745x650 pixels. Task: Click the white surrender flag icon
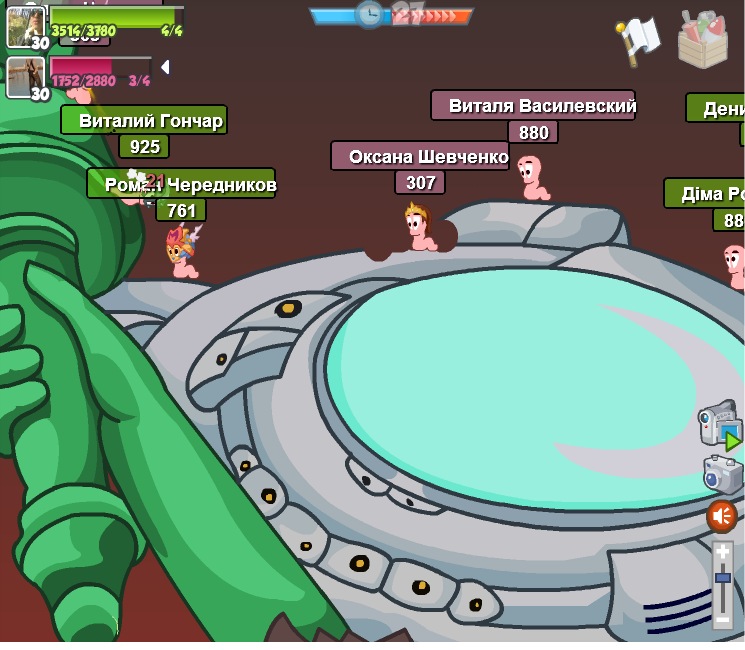click(x=638, y=40)
